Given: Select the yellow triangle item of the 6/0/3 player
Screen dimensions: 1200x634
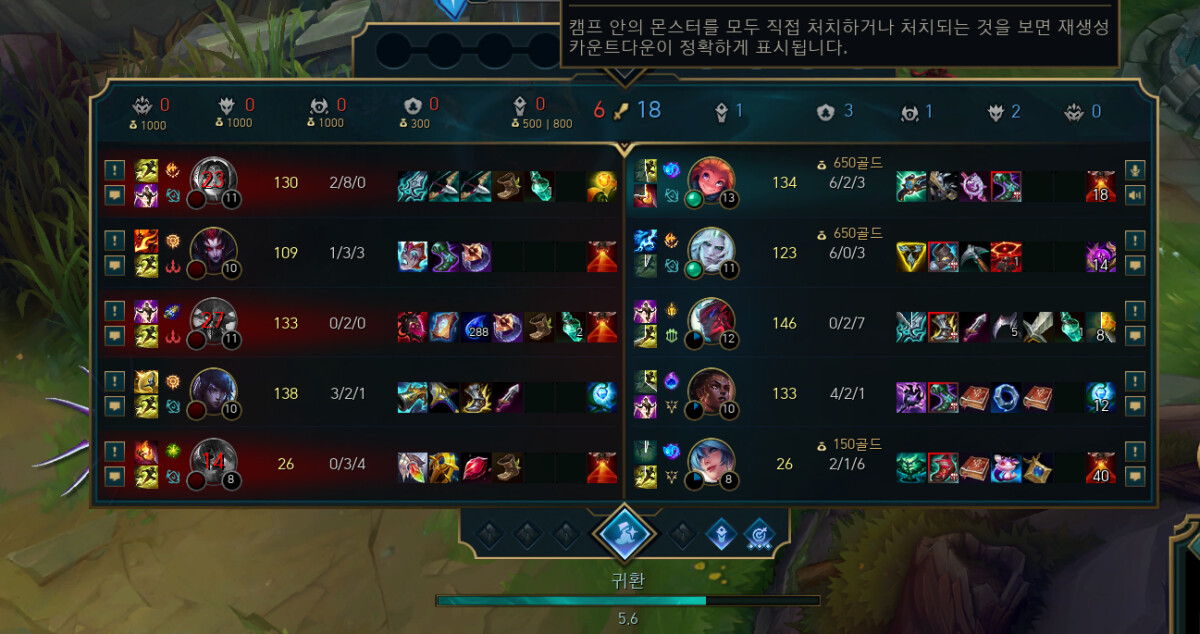Looking at the screenshot, I should pyautogui.click(x=911, y=256).
